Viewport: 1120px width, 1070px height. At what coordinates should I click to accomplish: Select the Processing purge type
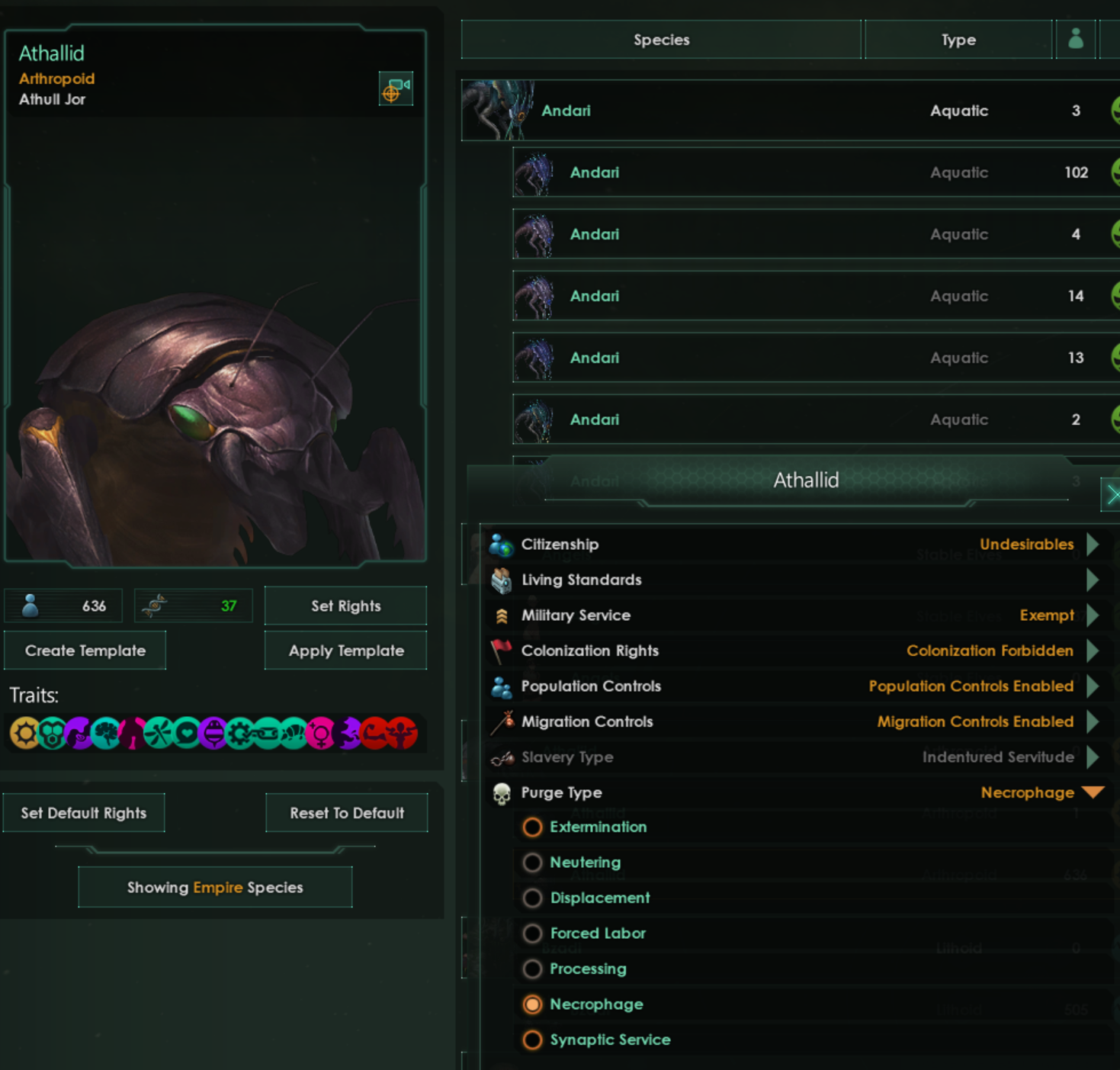click(533, 969)
